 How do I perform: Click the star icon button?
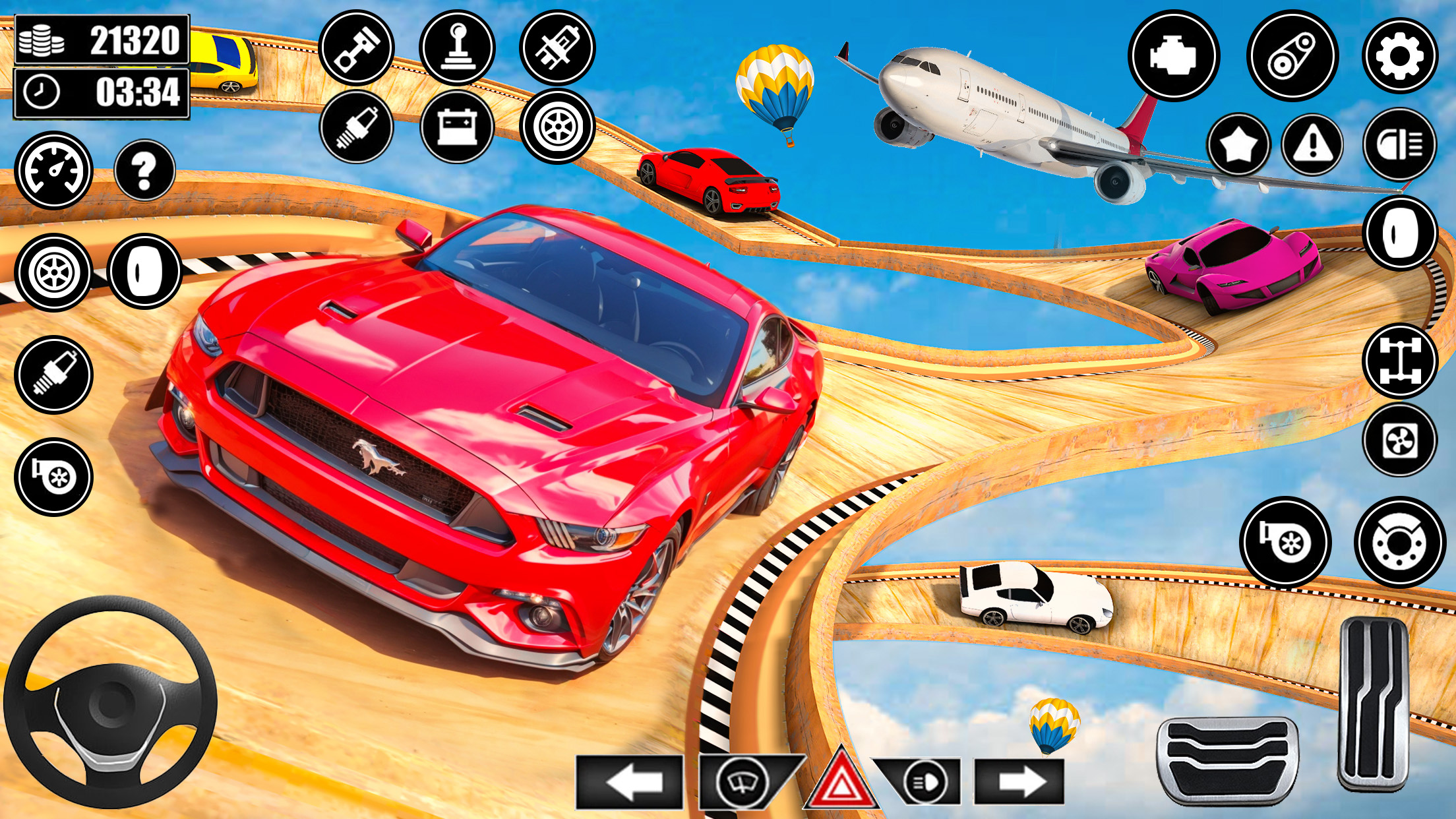[1239, 144]
